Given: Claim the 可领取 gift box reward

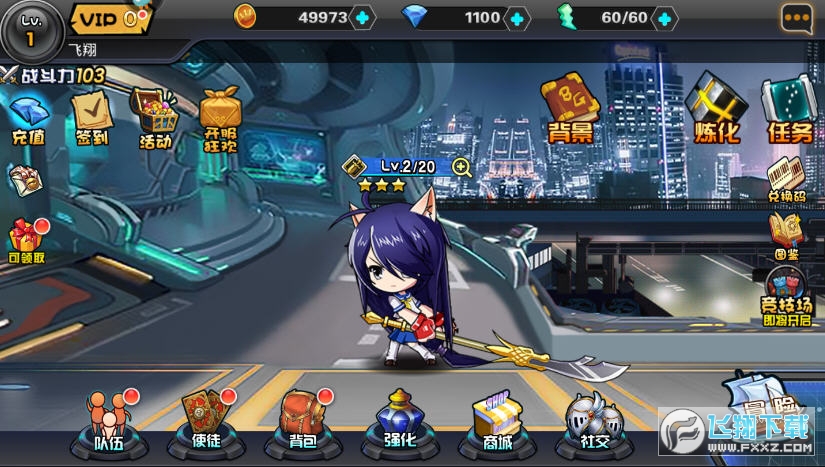Looking at the screenshot, I should click(x=27, y=240).
